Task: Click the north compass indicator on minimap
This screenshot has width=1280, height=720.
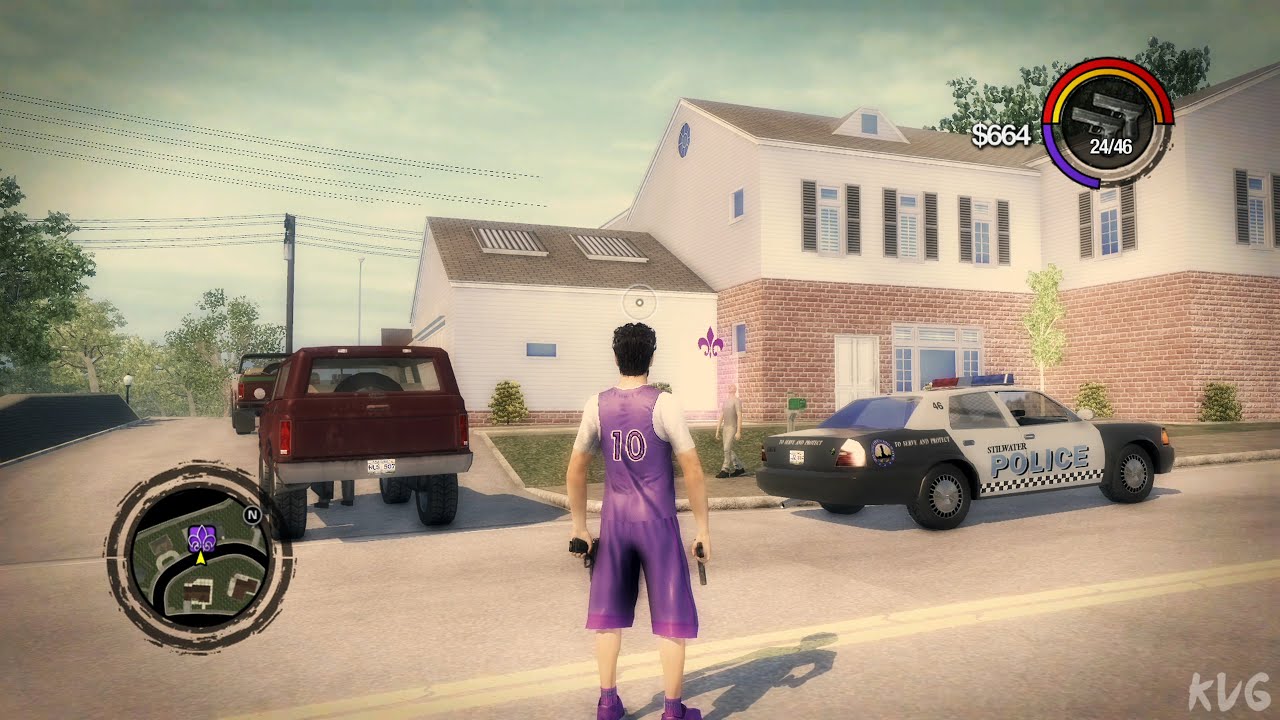Action: click(x=252, y=516)
